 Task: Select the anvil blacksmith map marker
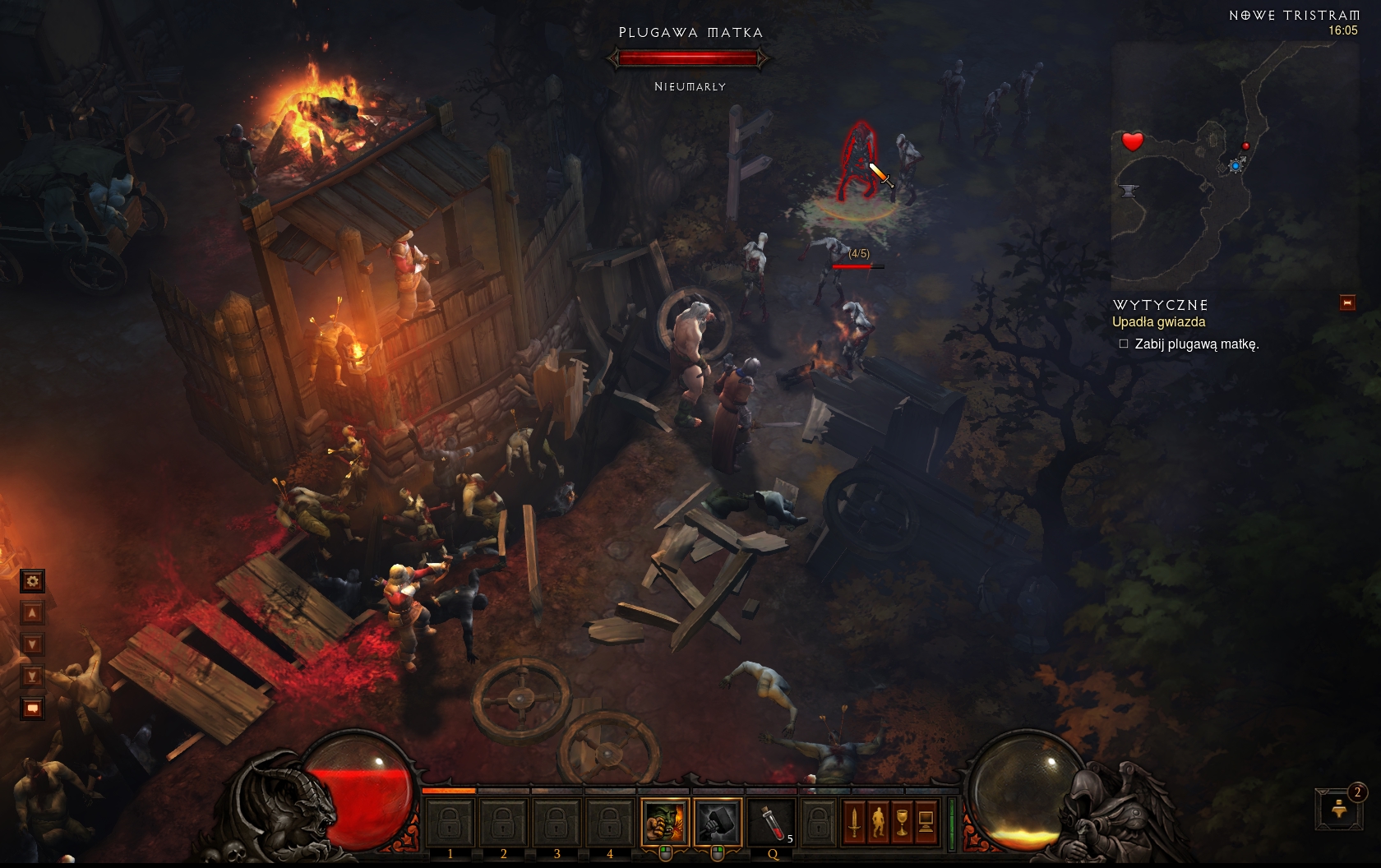point(1129,191)
